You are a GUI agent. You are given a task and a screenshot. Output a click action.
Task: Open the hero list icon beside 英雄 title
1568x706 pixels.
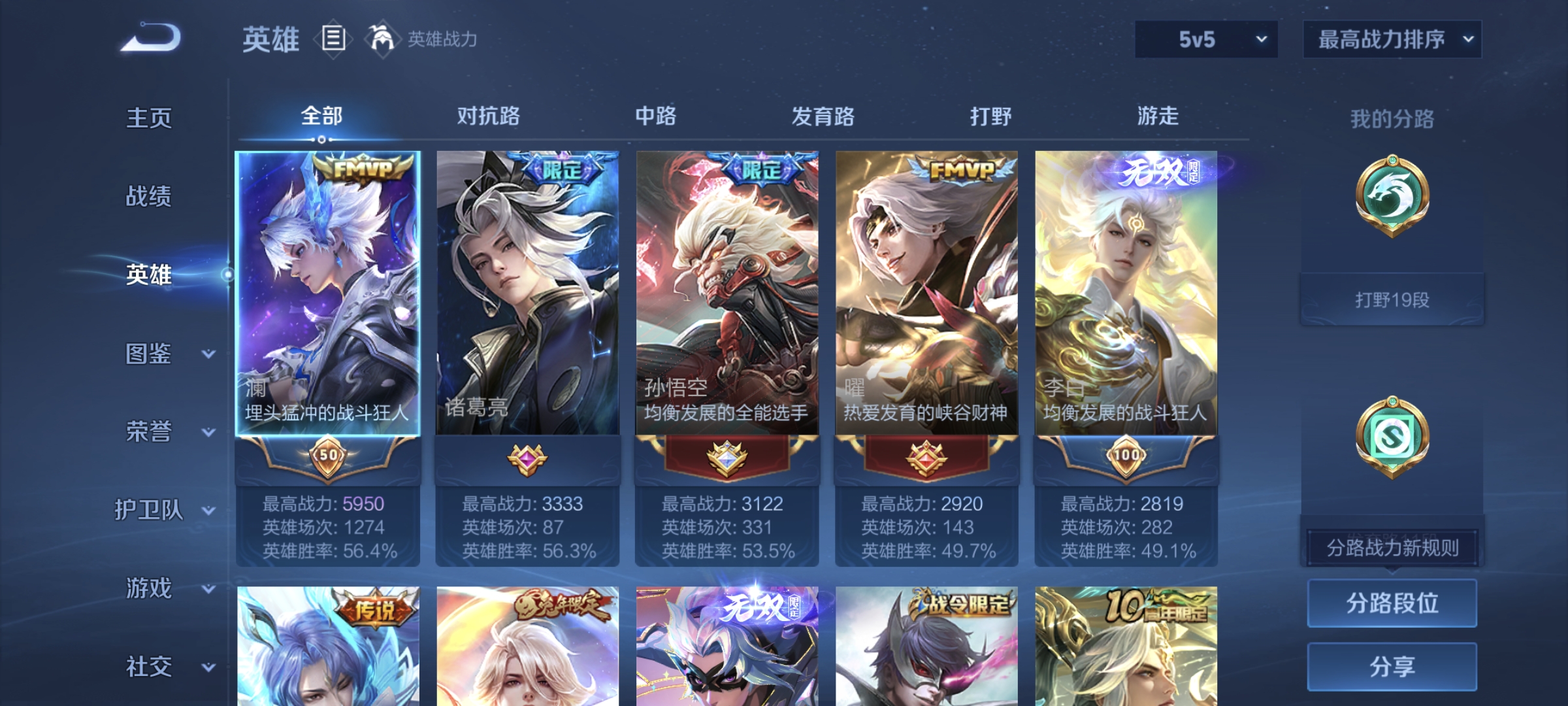(333, 39)
